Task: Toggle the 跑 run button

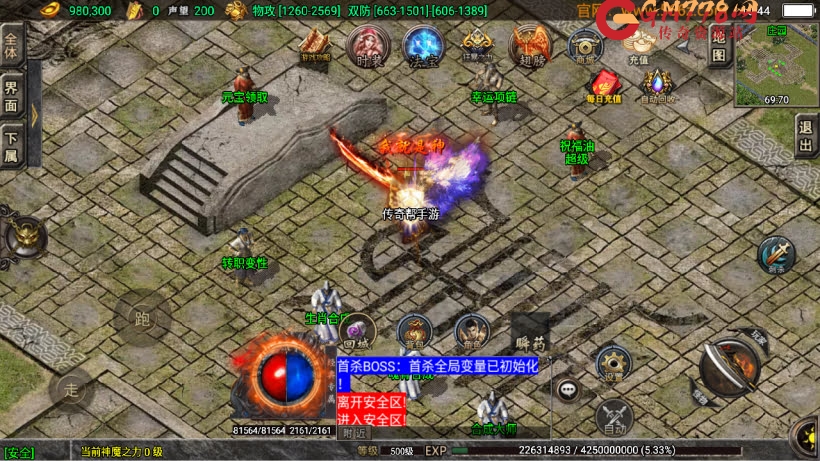Action: coord(141,320)
